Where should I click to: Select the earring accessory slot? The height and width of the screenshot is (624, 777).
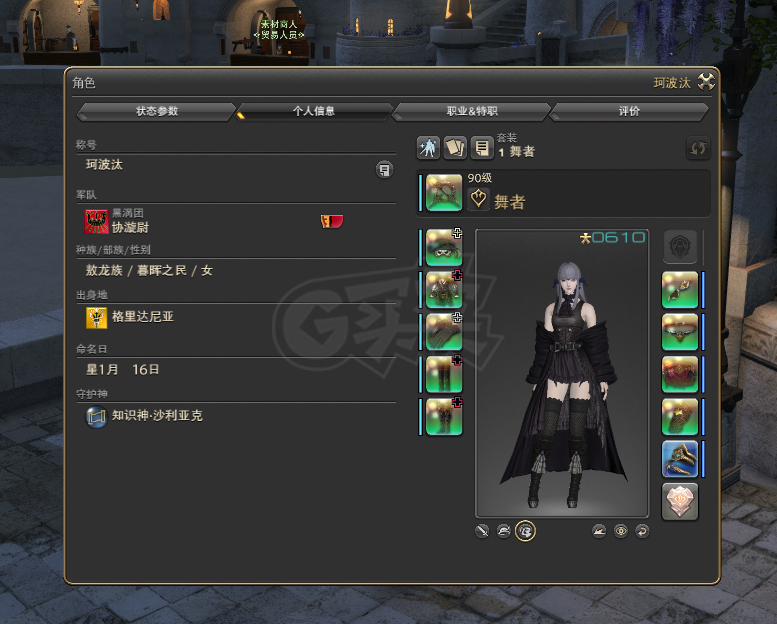[680, 289]
